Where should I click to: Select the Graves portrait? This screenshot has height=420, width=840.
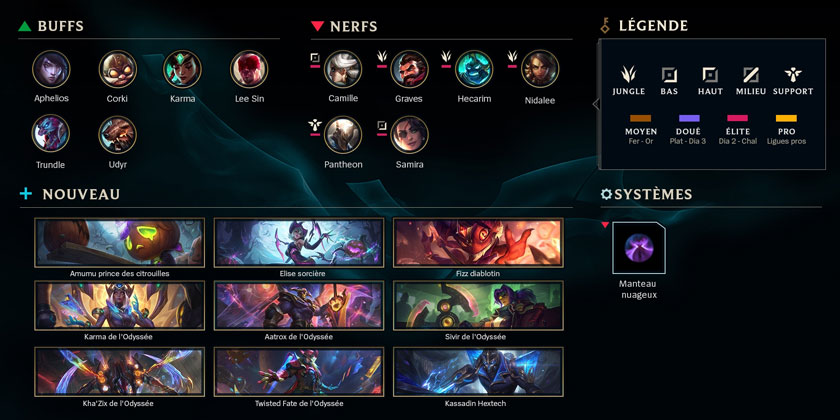409,69
